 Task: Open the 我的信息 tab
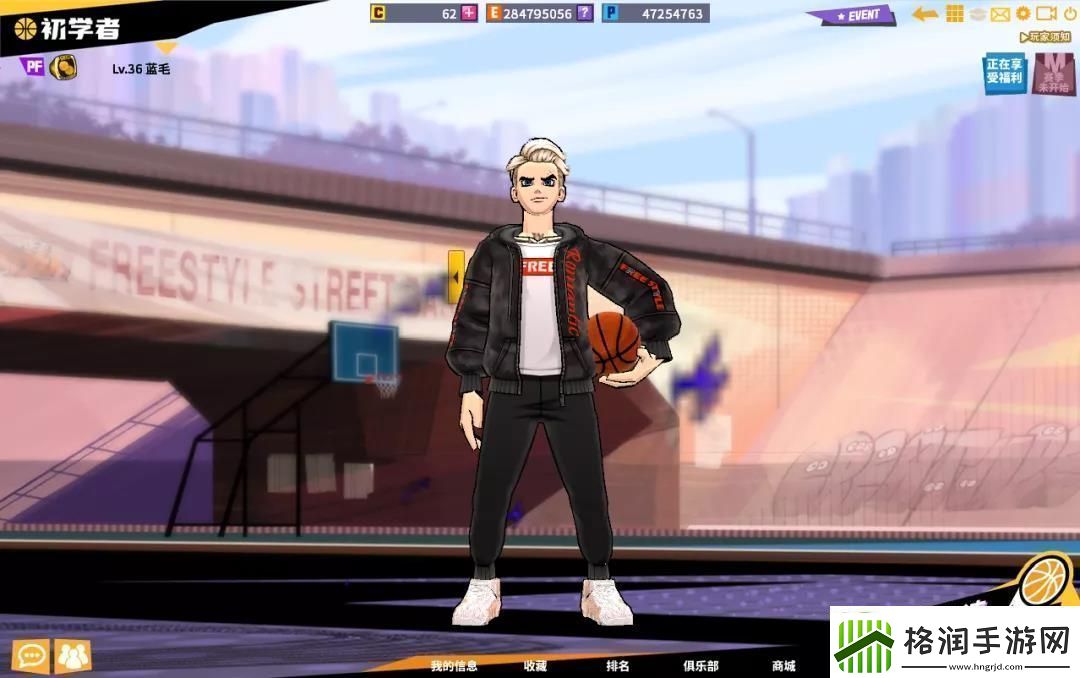(454, 666)
